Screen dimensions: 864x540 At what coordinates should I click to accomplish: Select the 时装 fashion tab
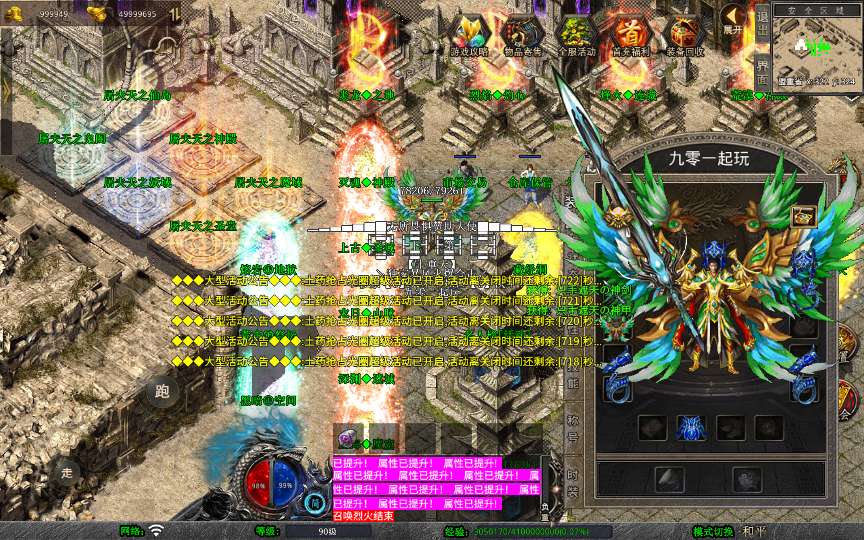(573, 479)
